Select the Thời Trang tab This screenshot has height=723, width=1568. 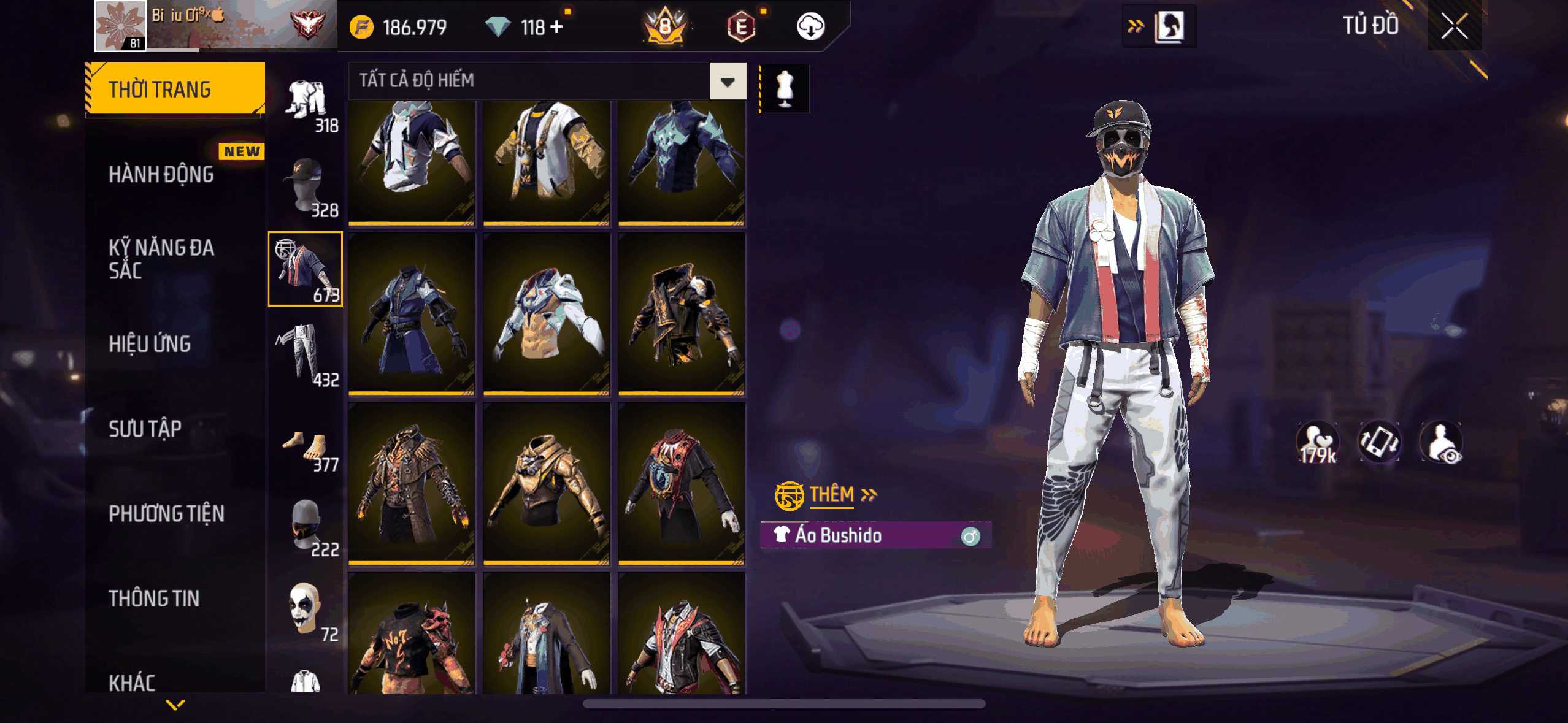pyautogui.click(x=175, y=90)
